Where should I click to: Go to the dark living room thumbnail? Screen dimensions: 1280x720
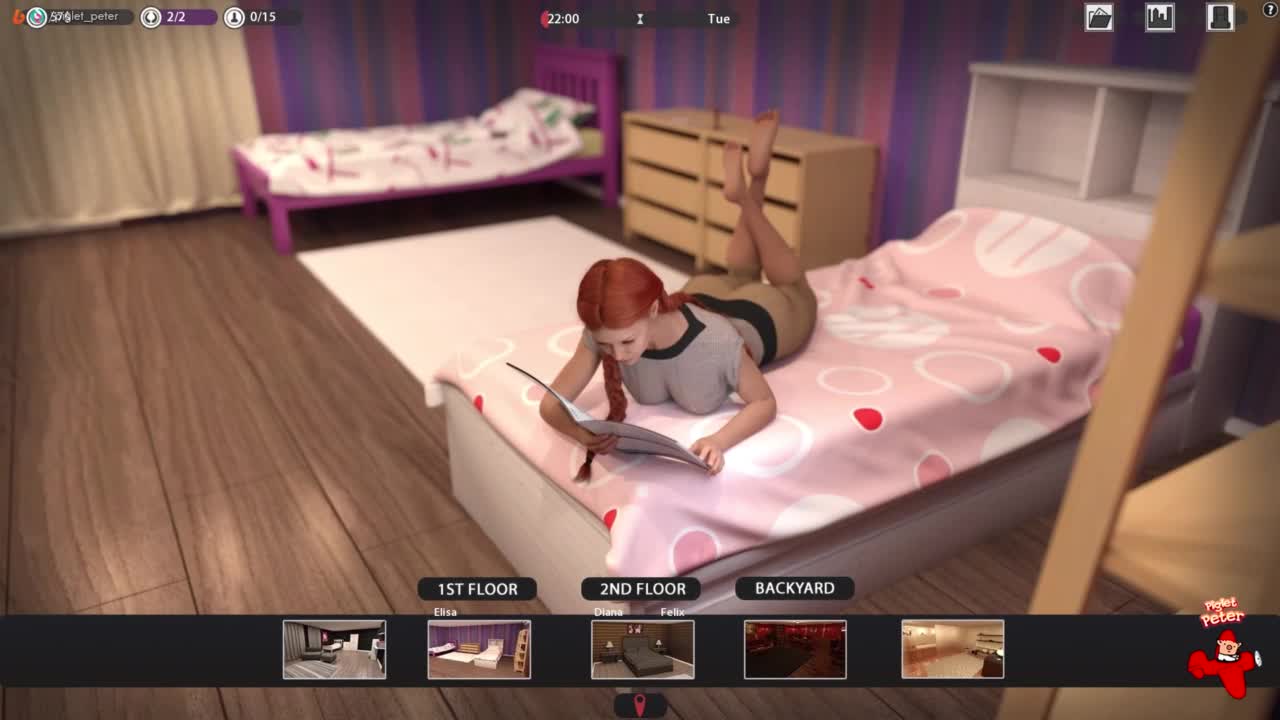coord(334,649)
